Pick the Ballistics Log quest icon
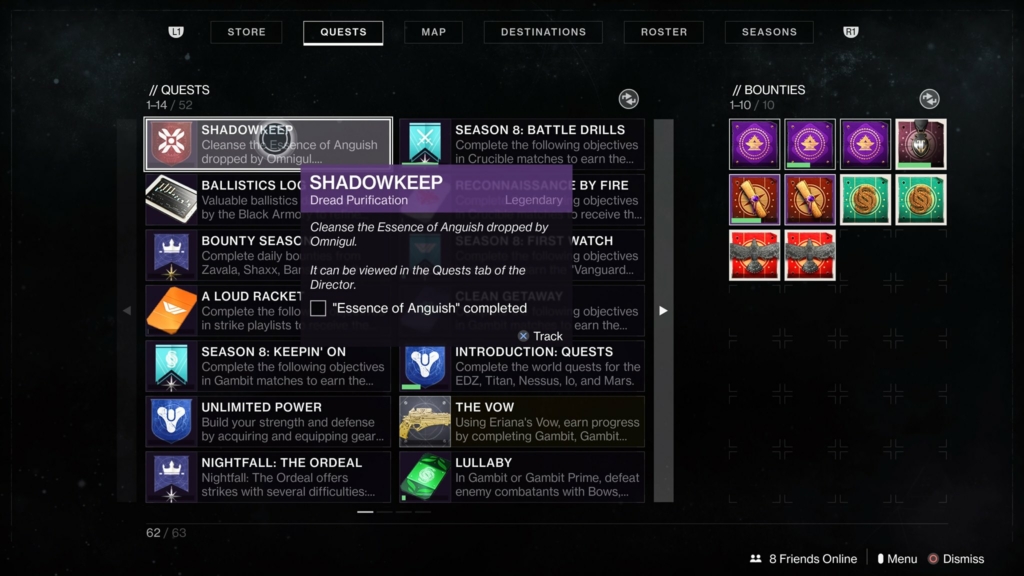Screen dimensions: 1024x576 tap(172, 199)
